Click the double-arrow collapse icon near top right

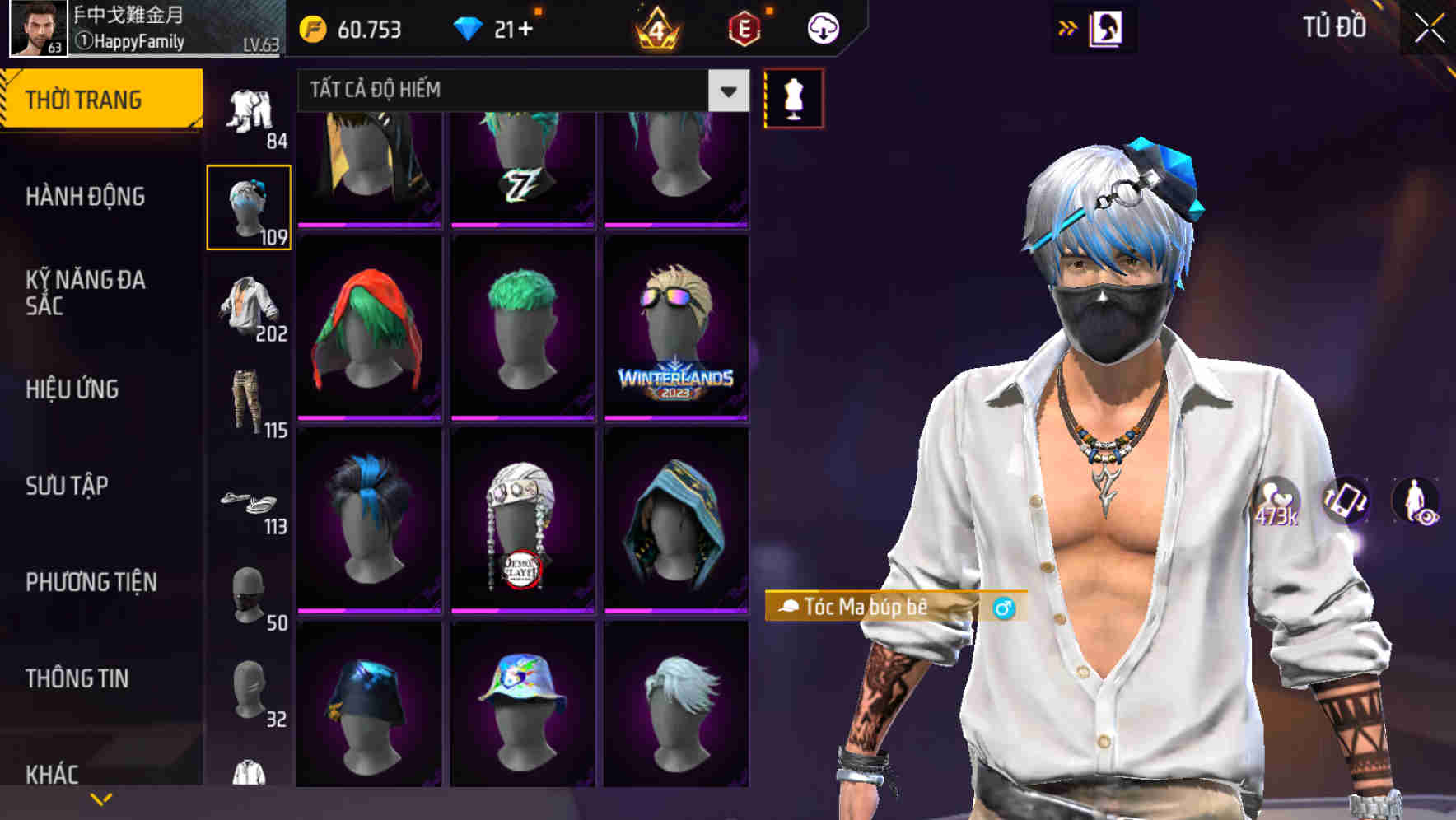1067,26
